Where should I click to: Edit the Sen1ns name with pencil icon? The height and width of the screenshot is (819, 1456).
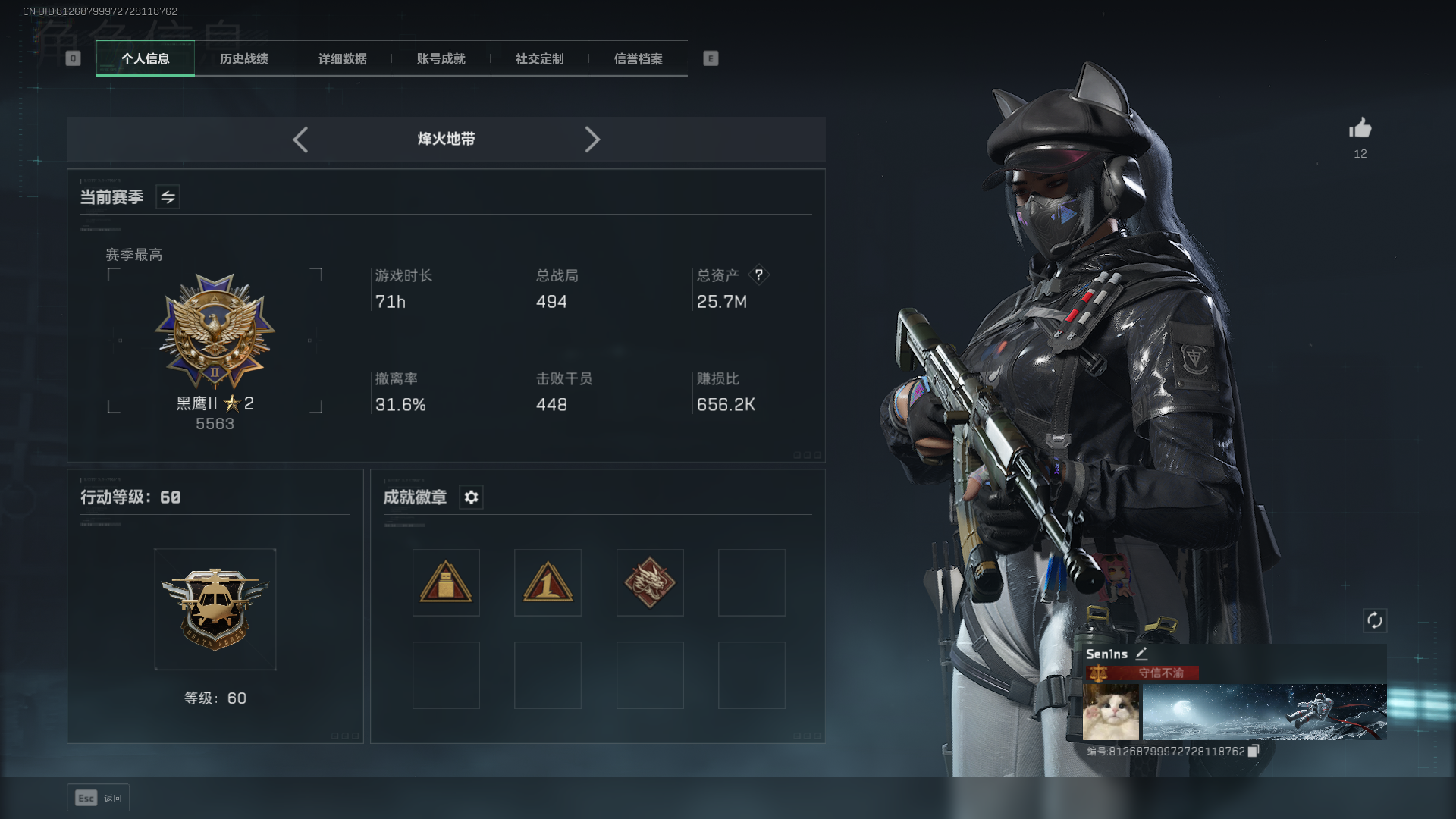[x=1141, y=654]
